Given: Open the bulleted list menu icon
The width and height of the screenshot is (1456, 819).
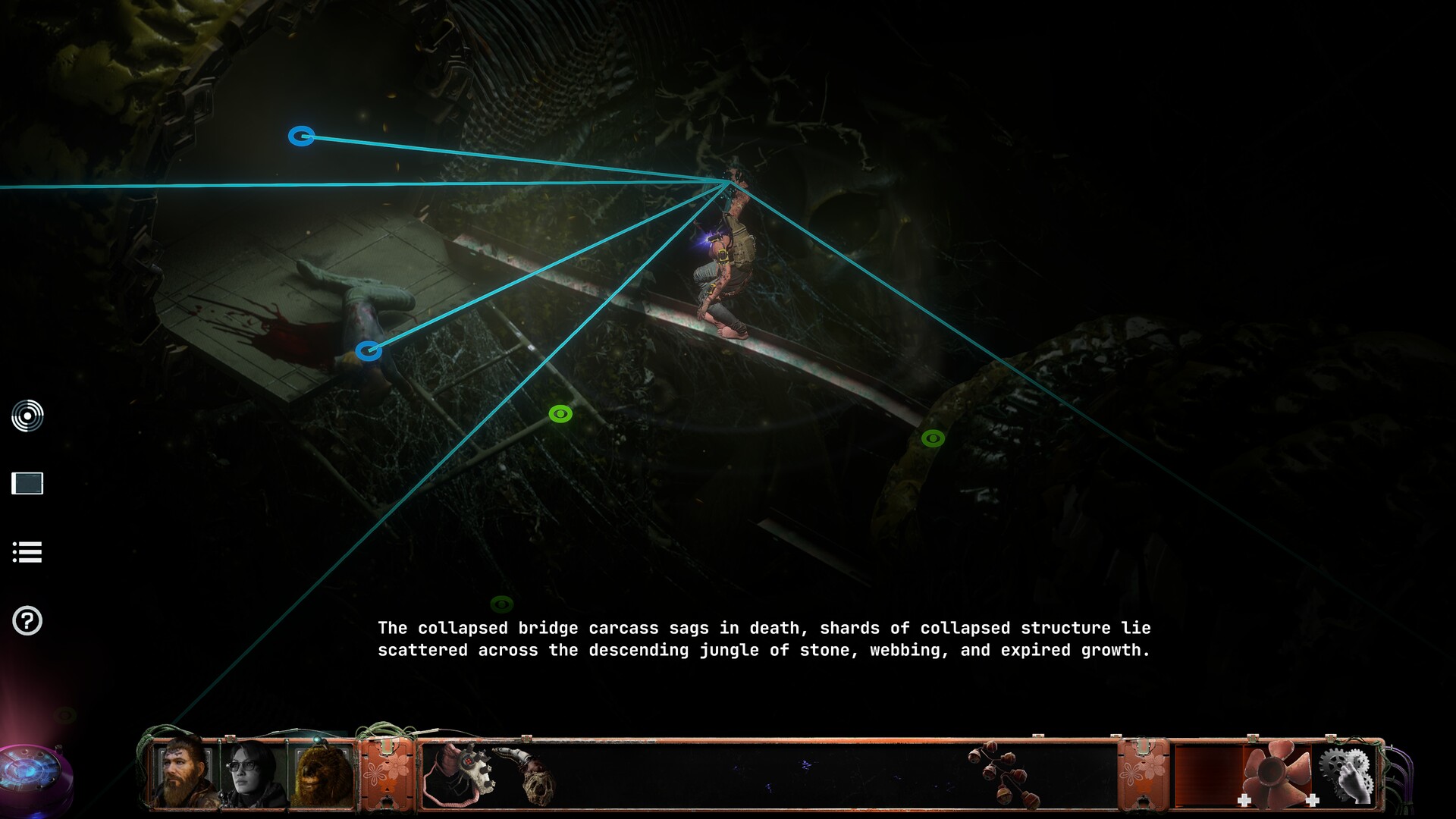Looking at the screenshot, I should coord(27,552).
